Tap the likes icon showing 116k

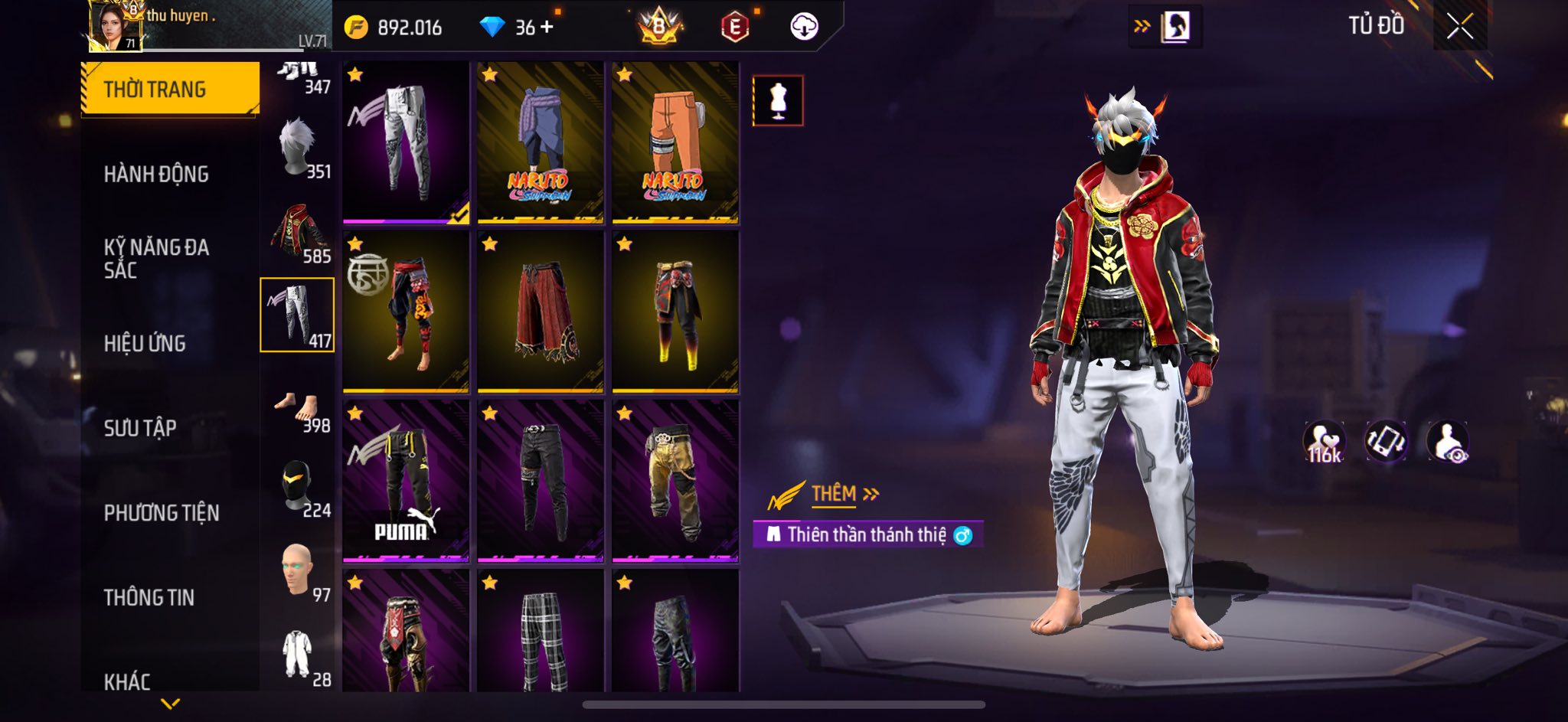pos(1324,443)
